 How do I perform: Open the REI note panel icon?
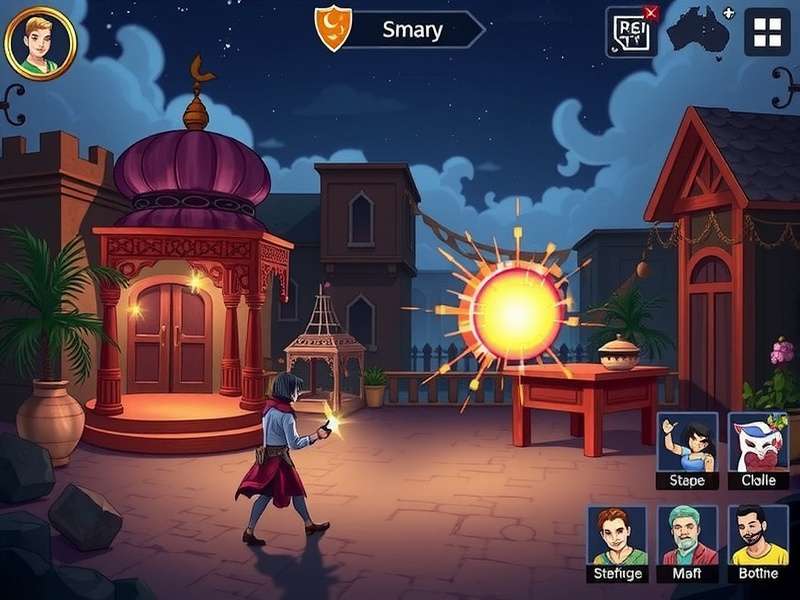coord(629,33)
